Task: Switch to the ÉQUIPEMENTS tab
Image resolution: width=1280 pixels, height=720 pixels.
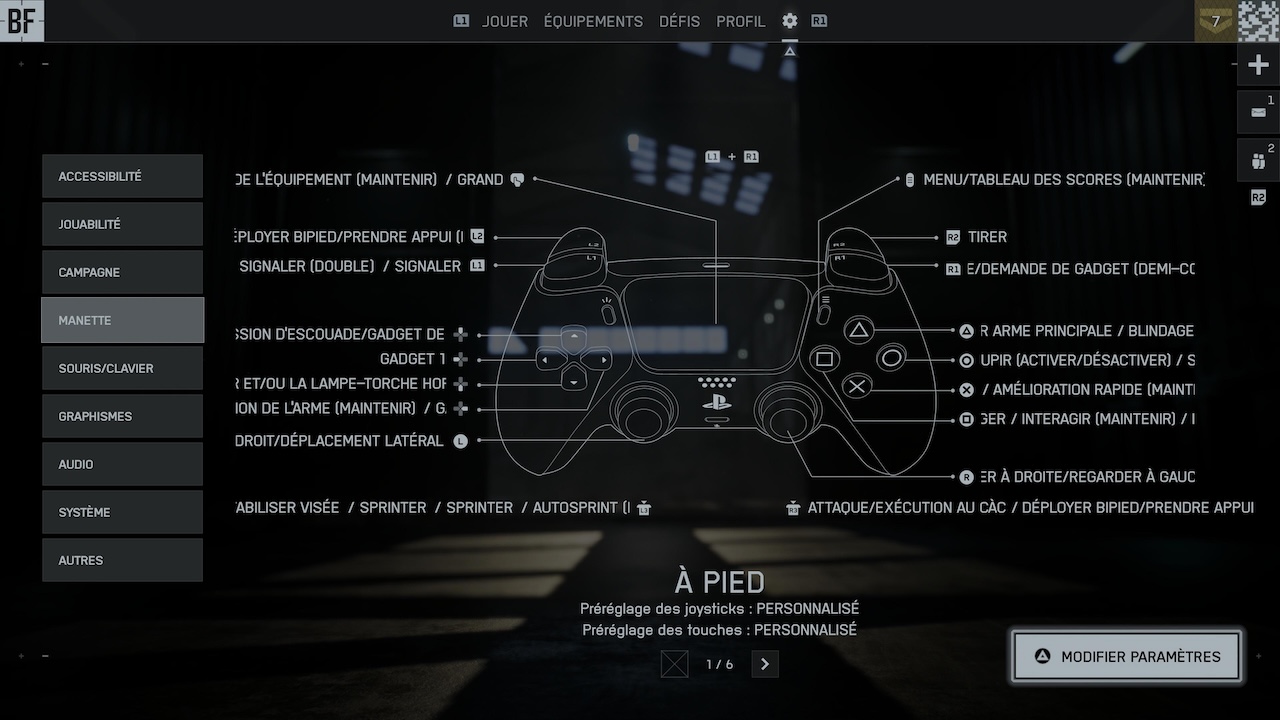Action: point(593,21)
